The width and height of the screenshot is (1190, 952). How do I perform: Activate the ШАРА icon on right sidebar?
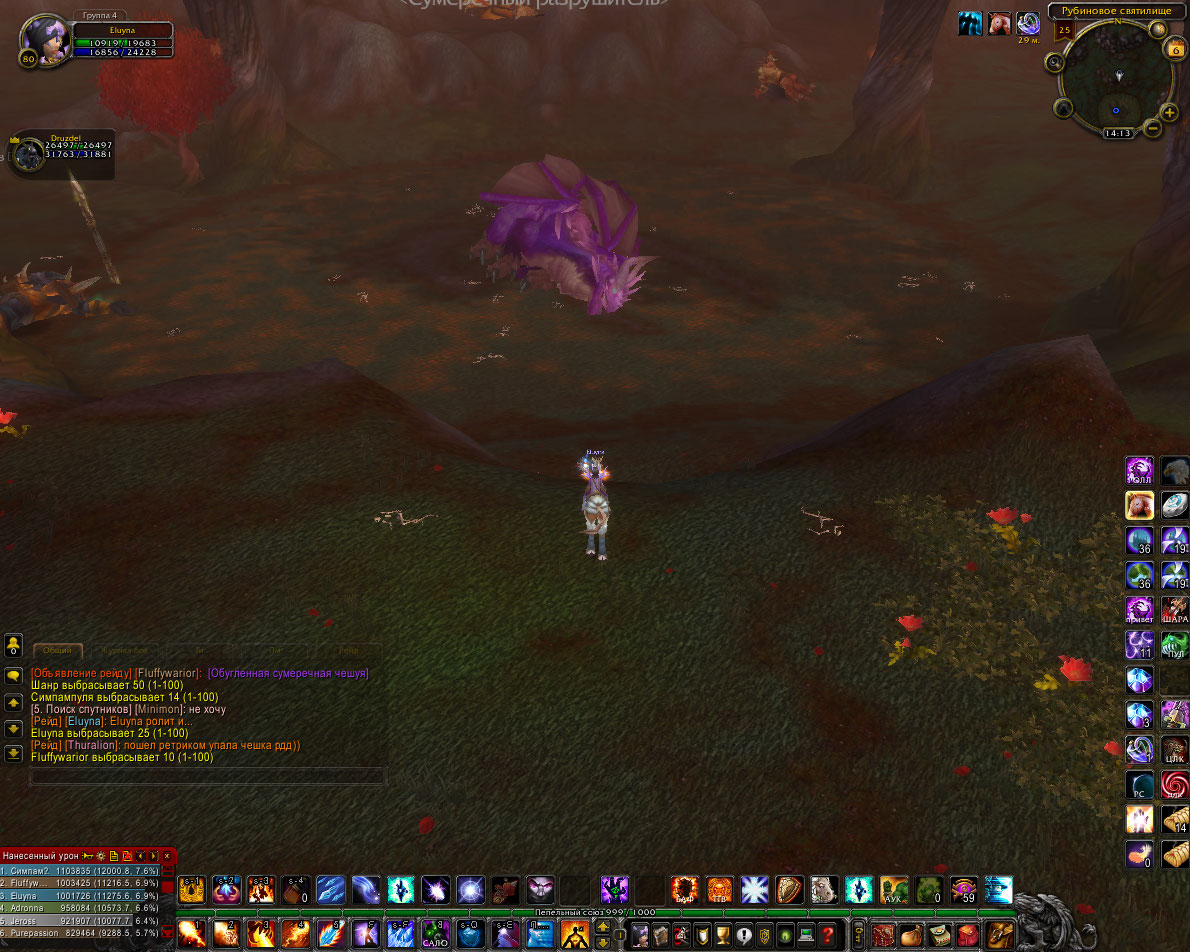[1175, 609]
